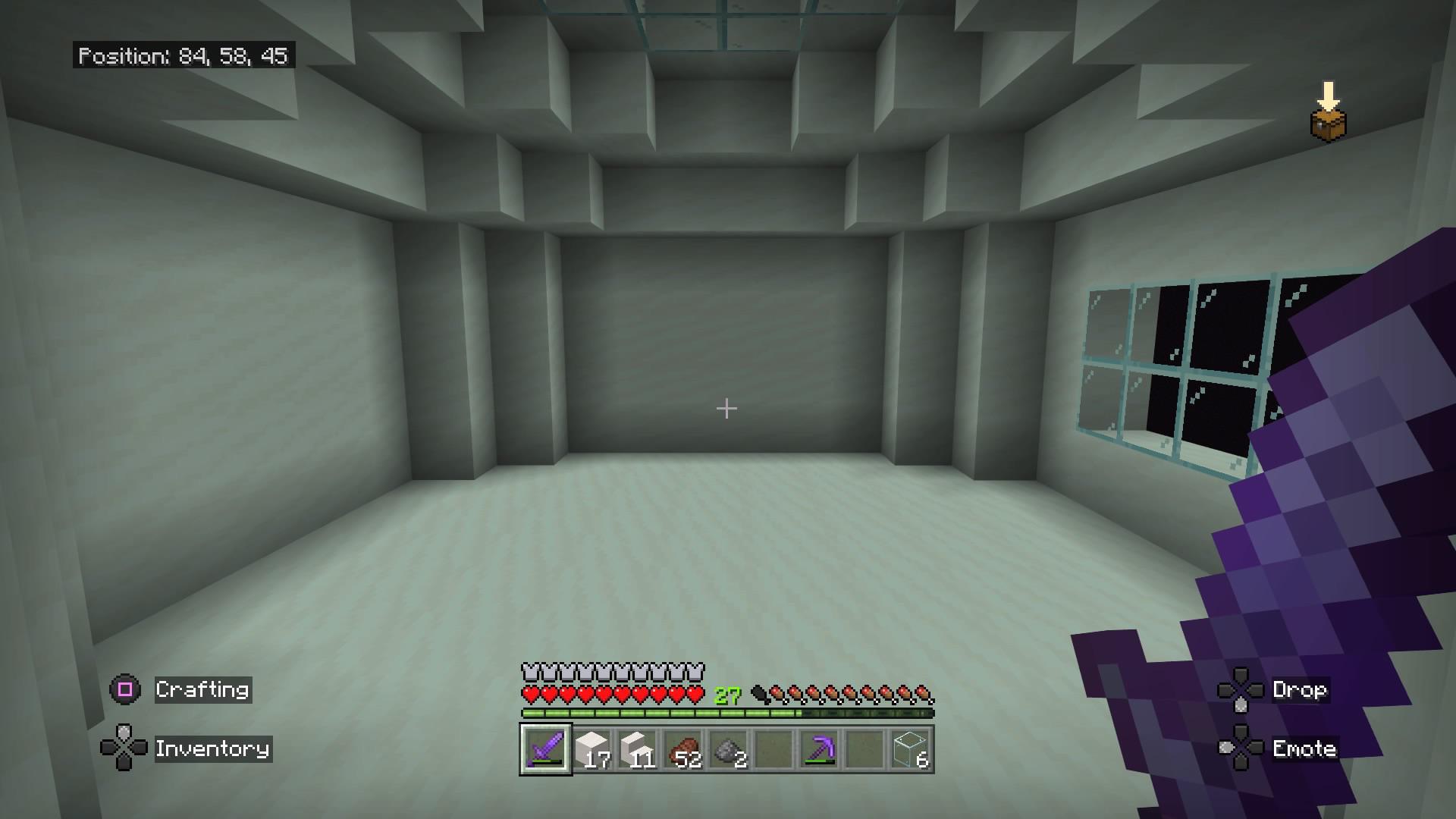Click the d-pad Inventory controller icon
This screenshot has height=819, width=1456.
point(123,749)
